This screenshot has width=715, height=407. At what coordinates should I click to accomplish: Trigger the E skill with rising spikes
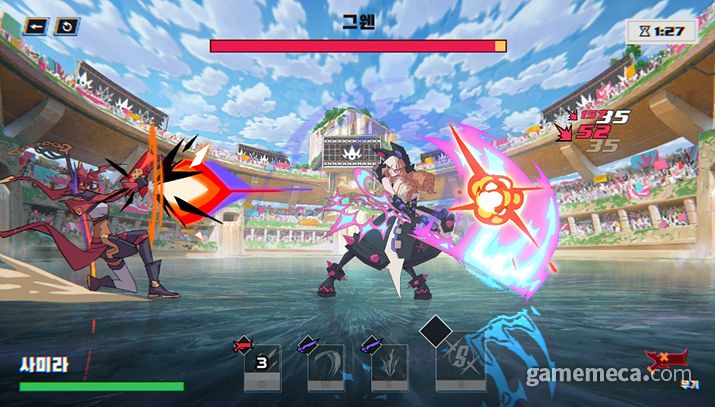[x=389, y=365]
